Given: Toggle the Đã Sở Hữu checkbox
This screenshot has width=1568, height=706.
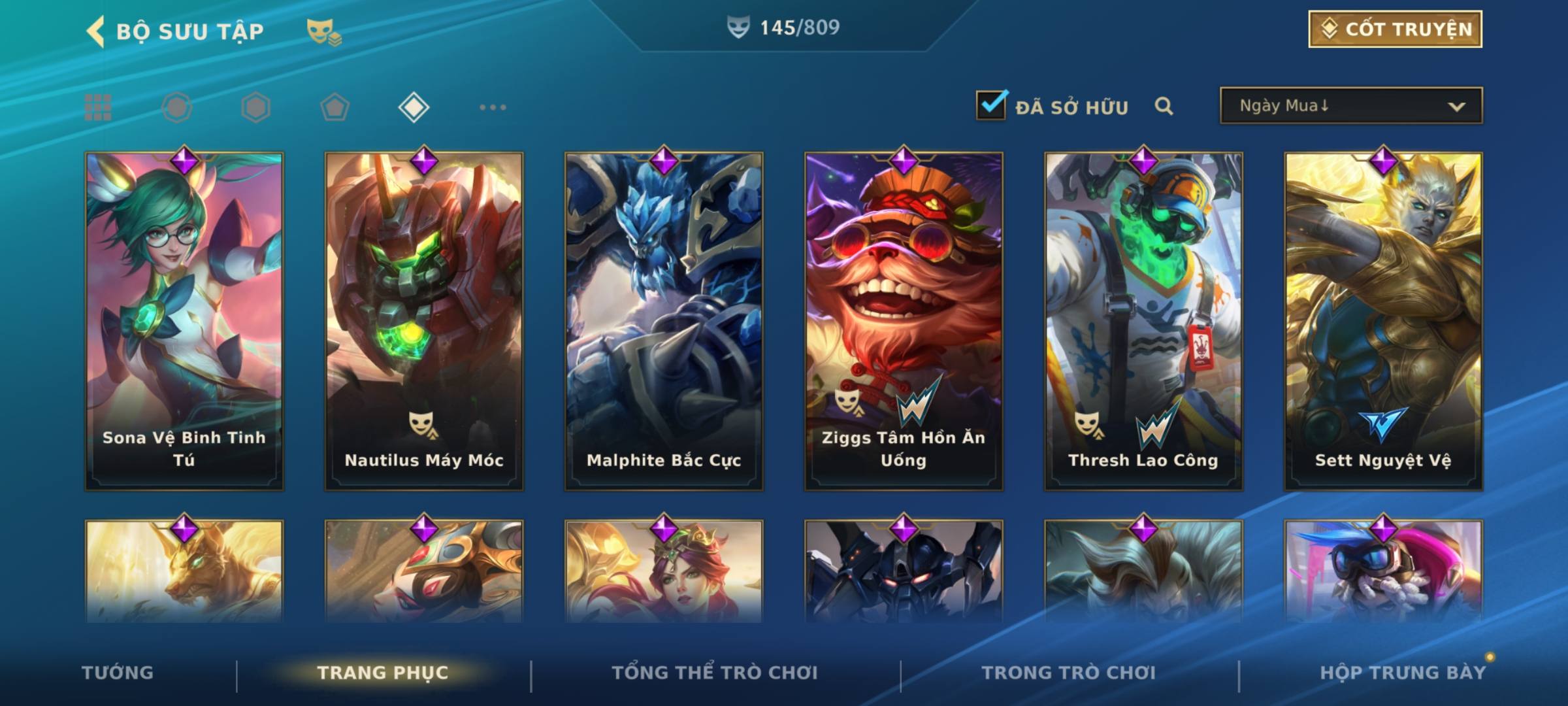Looking at the screenshot, I should coord(991,105).
